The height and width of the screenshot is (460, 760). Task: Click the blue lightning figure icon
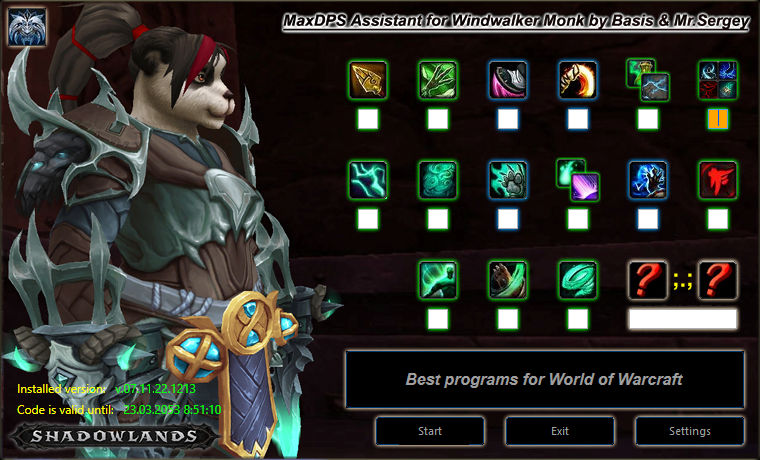coord(648,179)
